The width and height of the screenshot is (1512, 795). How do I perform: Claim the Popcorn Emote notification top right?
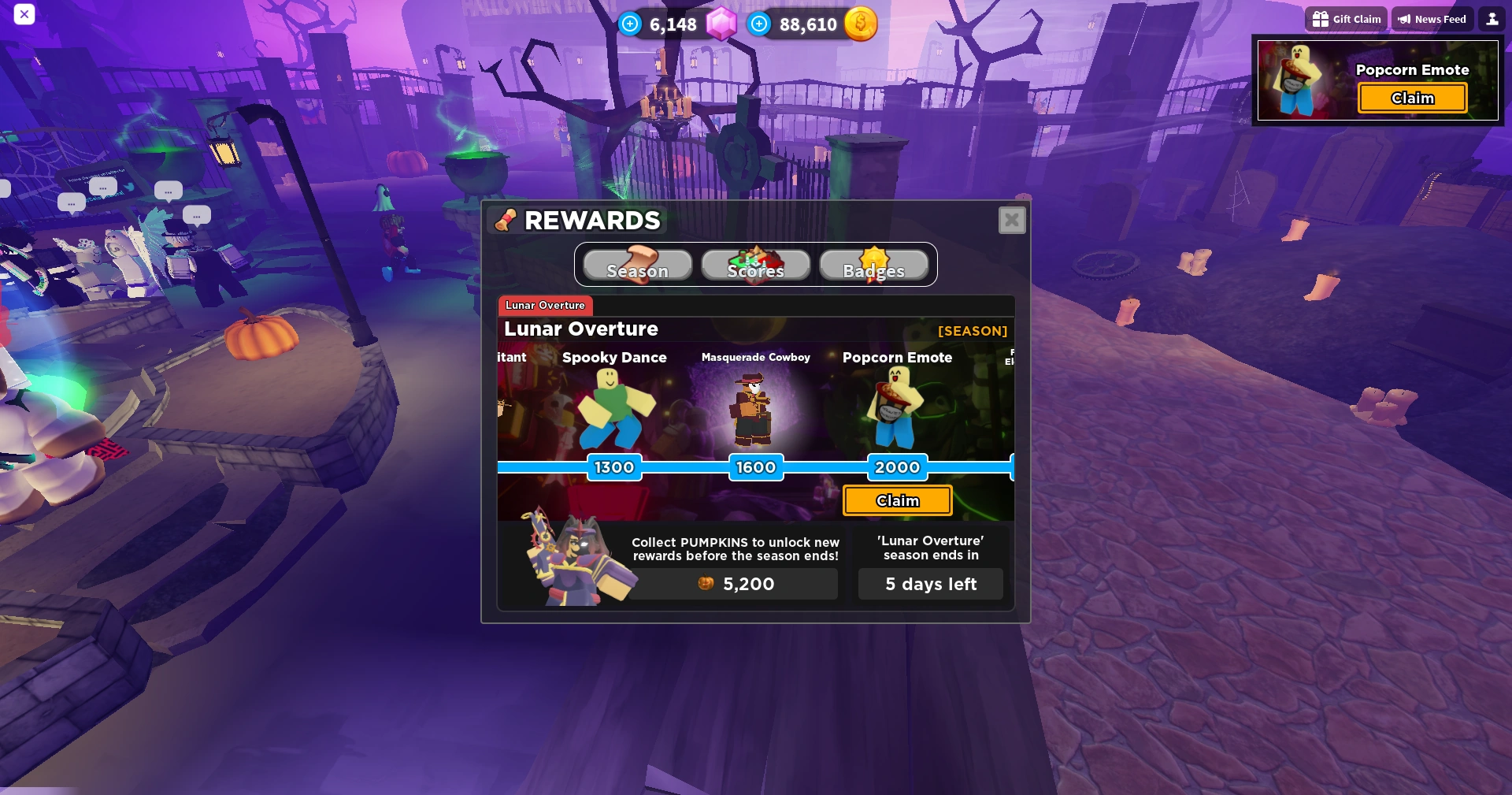(x=1412, y=98)
